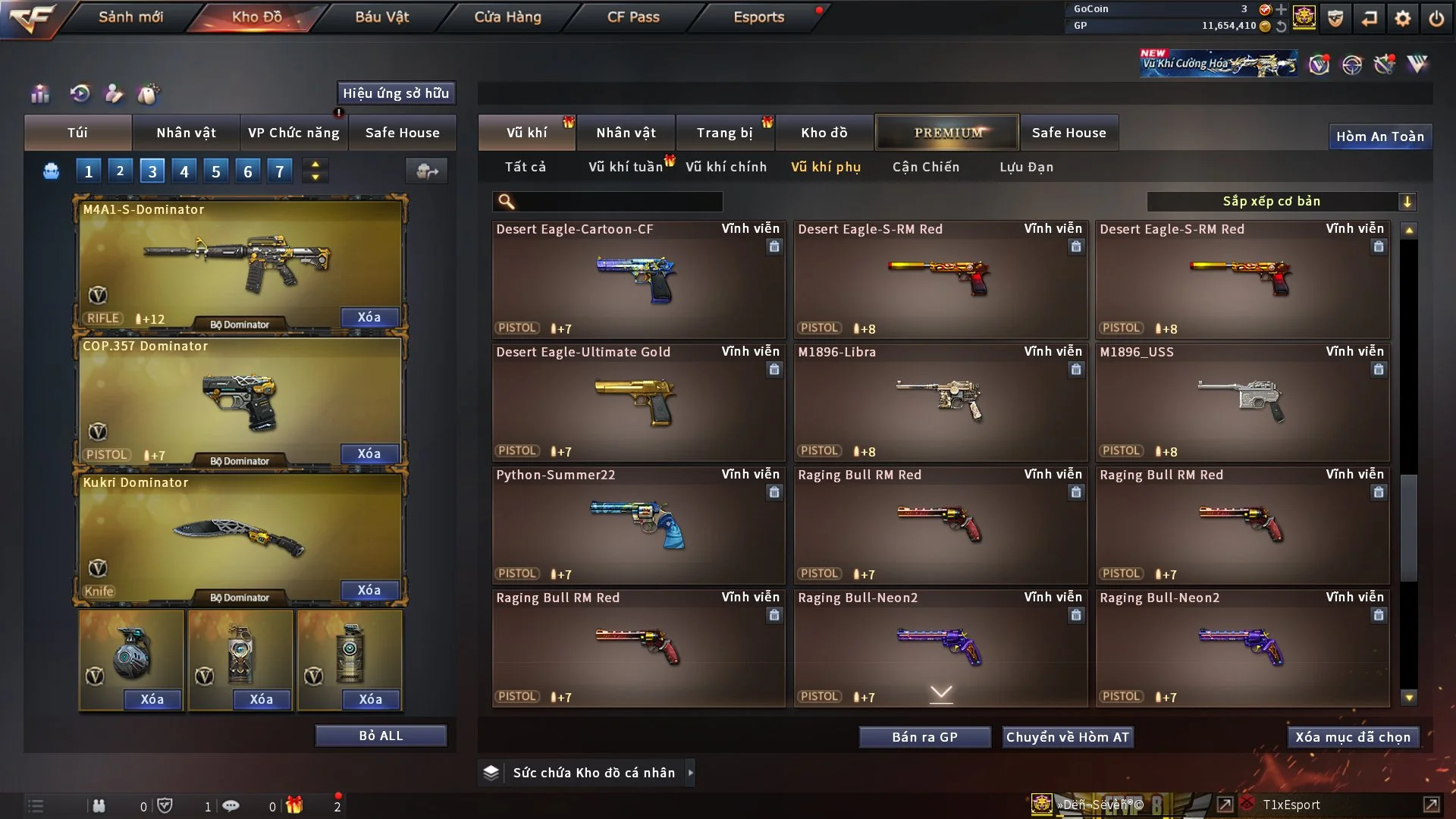
Task: Sell the item with Bán ra GP
Action: coord(924,737)
